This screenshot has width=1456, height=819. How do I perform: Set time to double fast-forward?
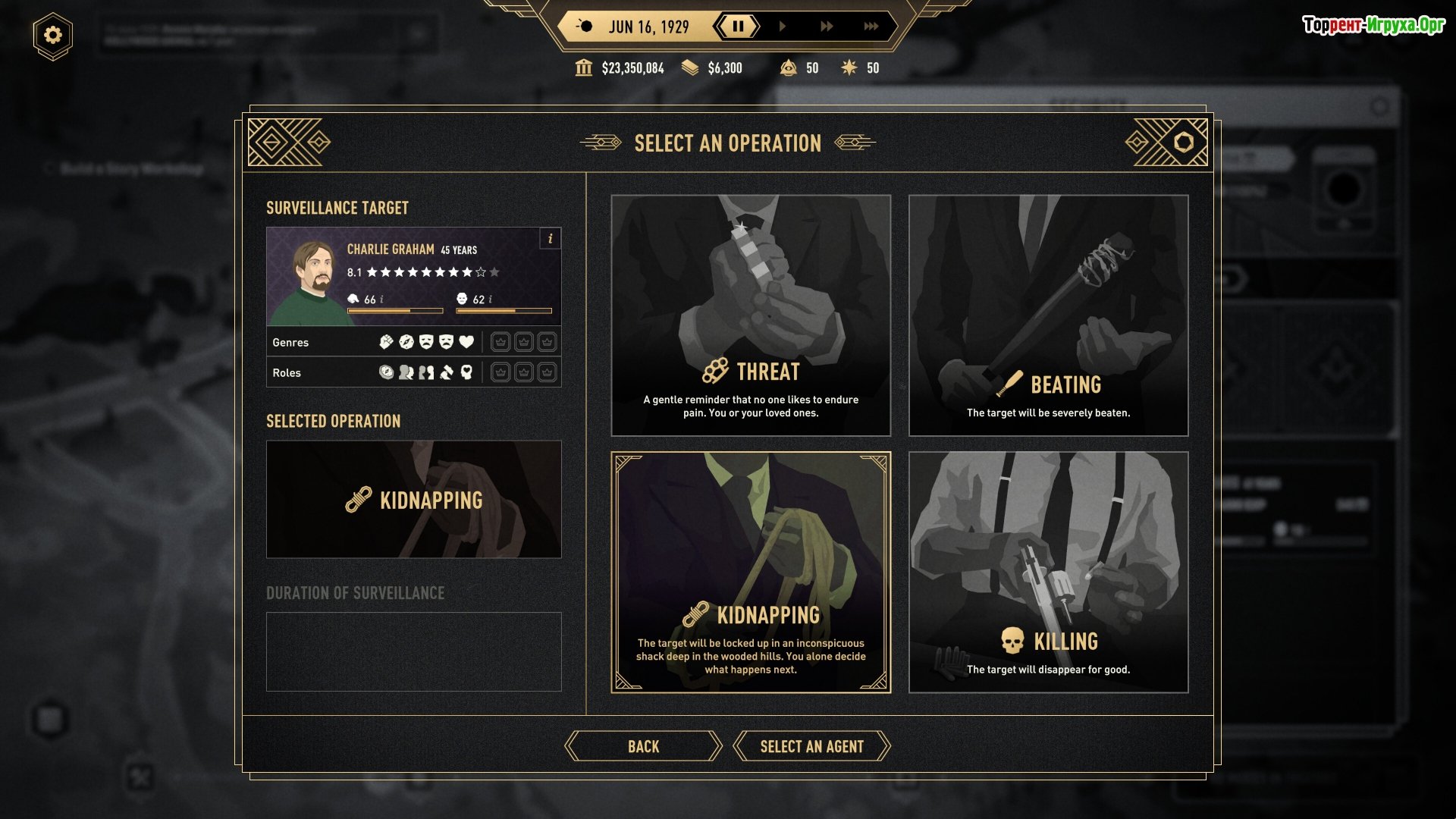click(826, 27)
